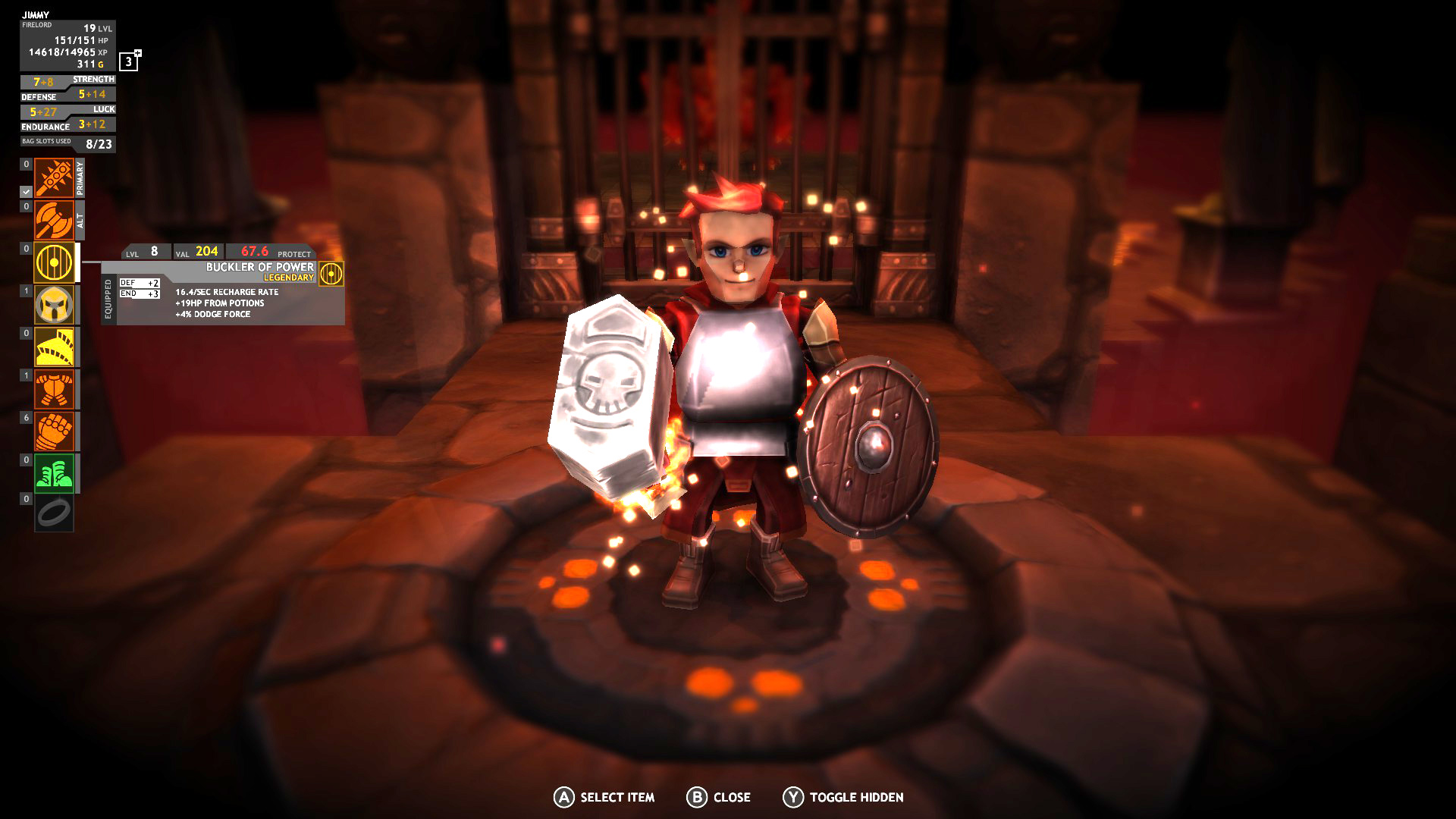Click the Buckler of Power item icon
This screenshot has height=819, width=1456.
click(x=330, y=273)
